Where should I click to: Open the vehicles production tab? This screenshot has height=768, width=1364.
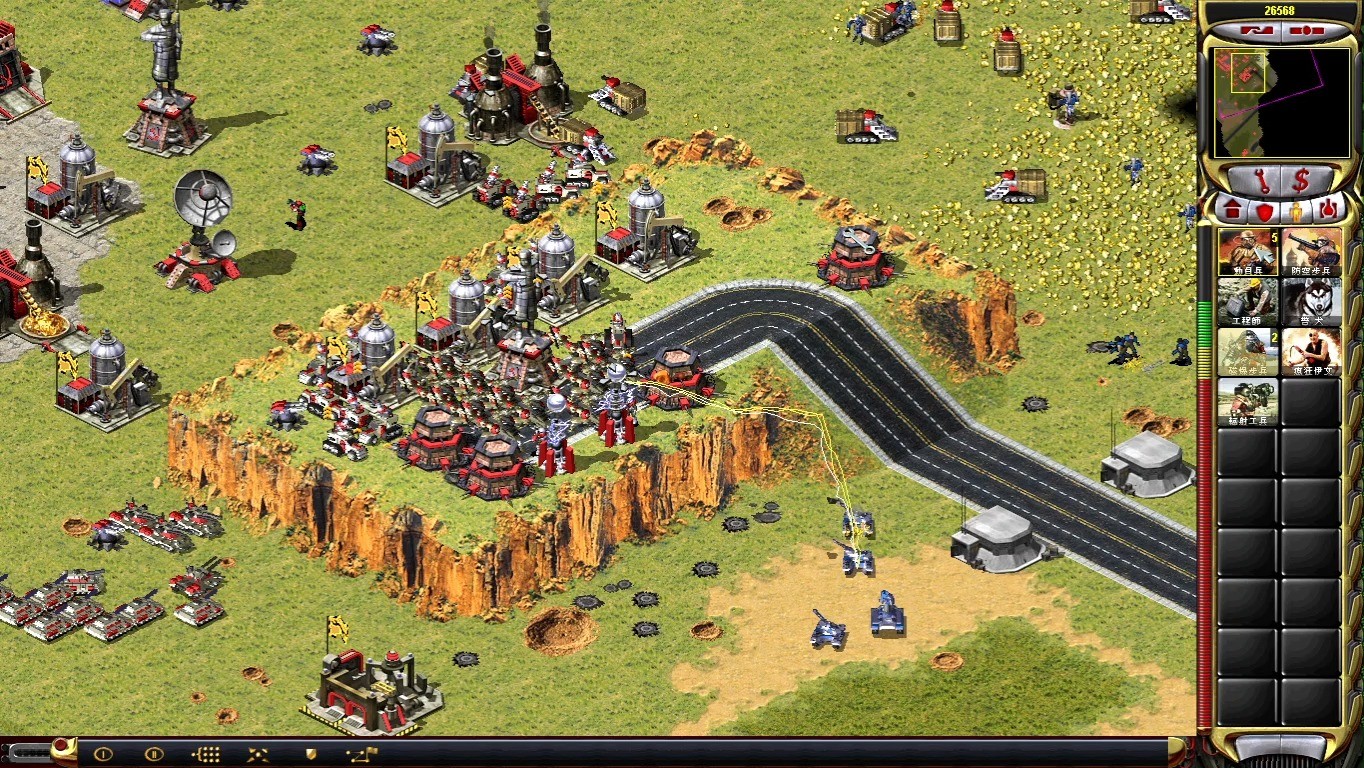click(x=1329, y=211)
